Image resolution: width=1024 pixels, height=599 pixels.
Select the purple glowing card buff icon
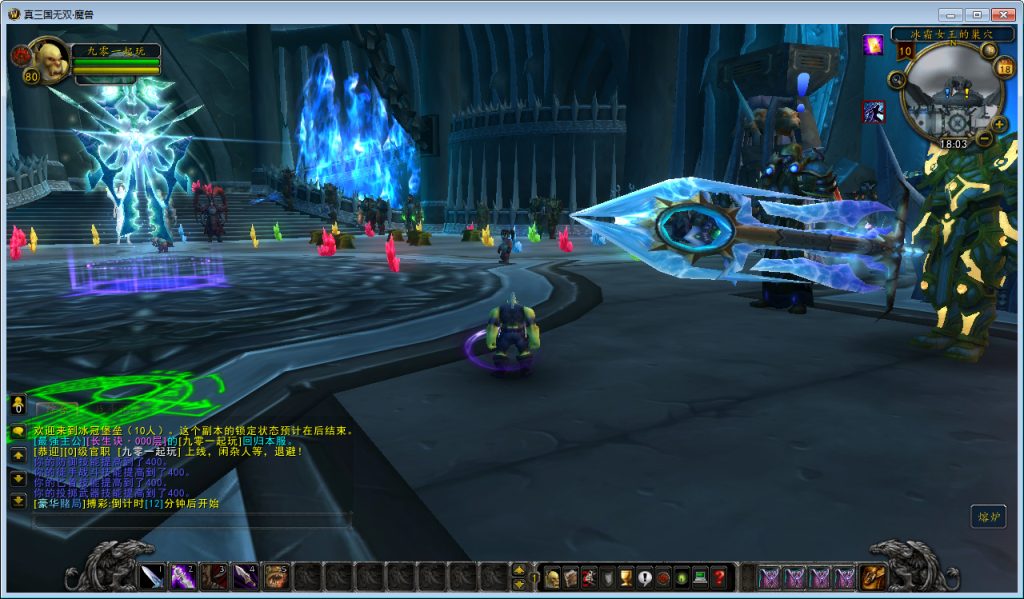pos(873,45)
